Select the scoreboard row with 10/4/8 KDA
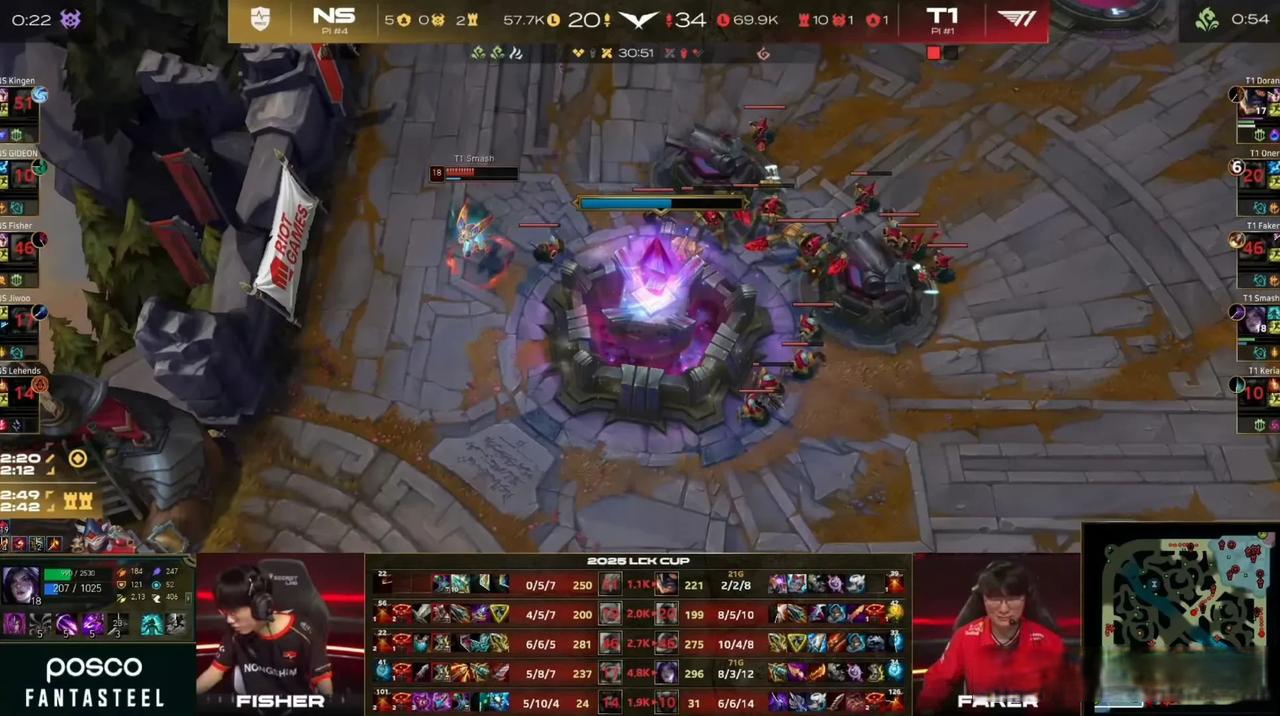The height and width of the screenshot is (716, 1280). pos(736,644)
